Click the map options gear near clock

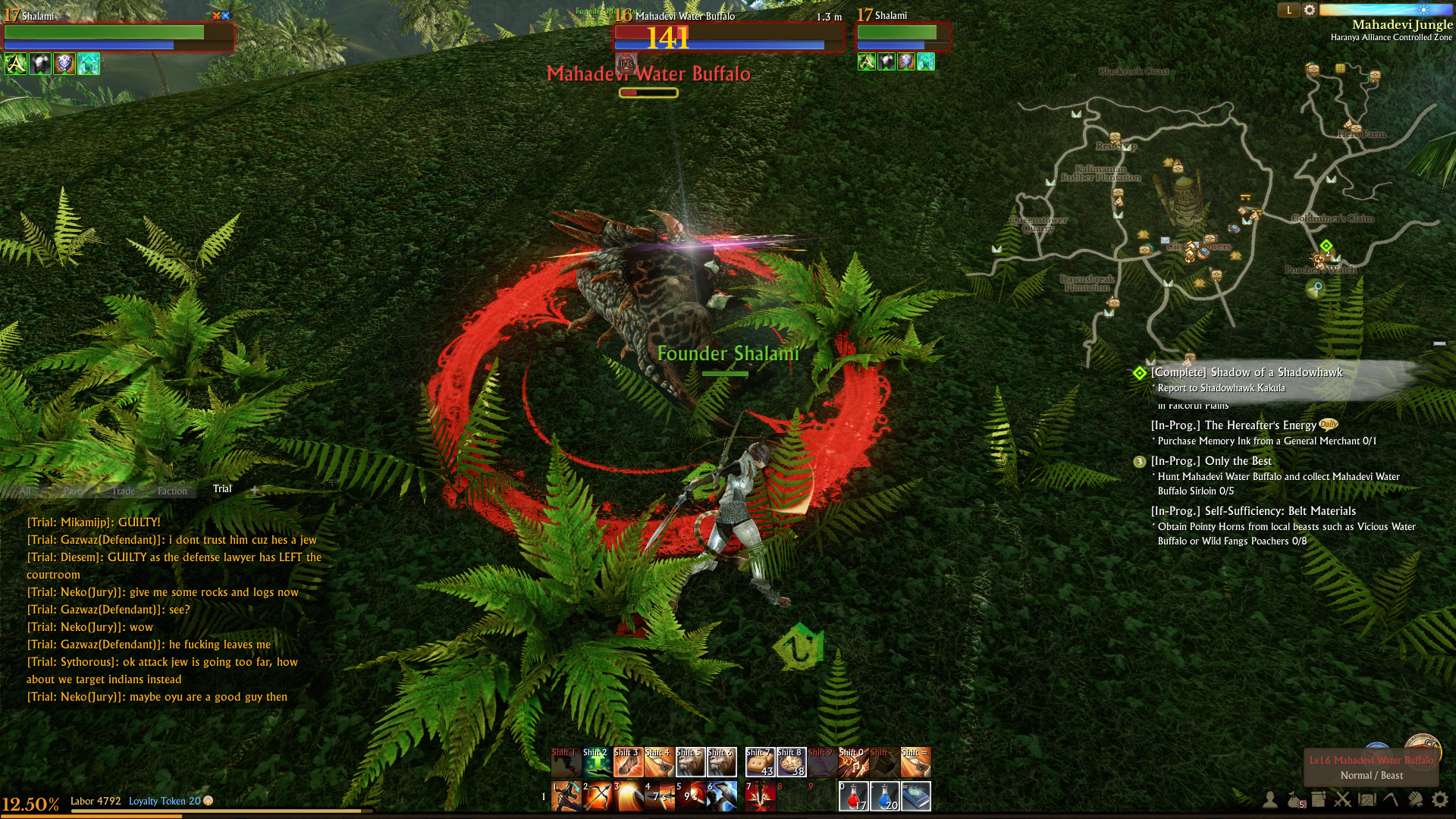click(x=1310, y=11)
